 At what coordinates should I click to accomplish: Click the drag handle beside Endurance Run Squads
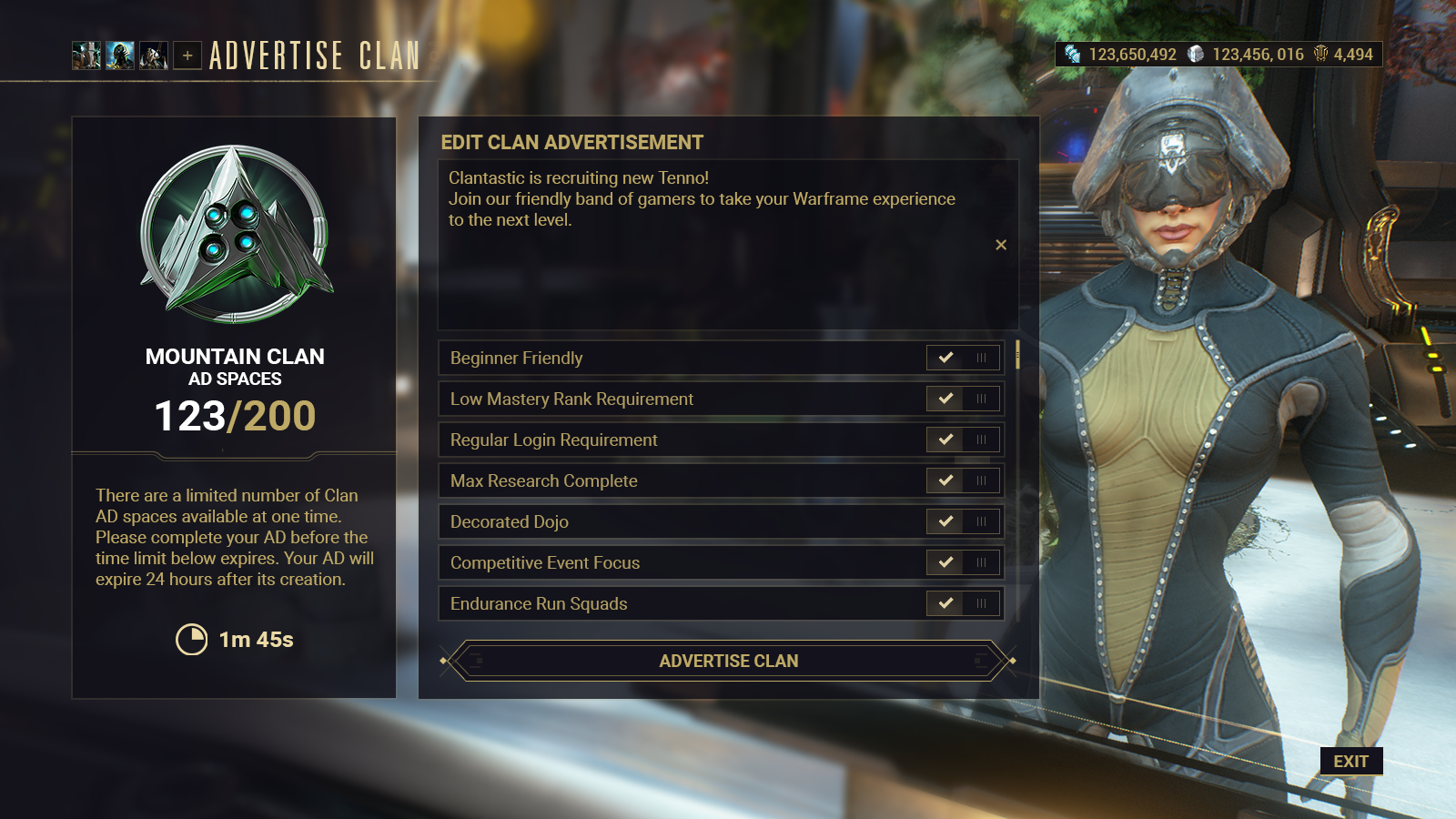(x=981, y=602)
